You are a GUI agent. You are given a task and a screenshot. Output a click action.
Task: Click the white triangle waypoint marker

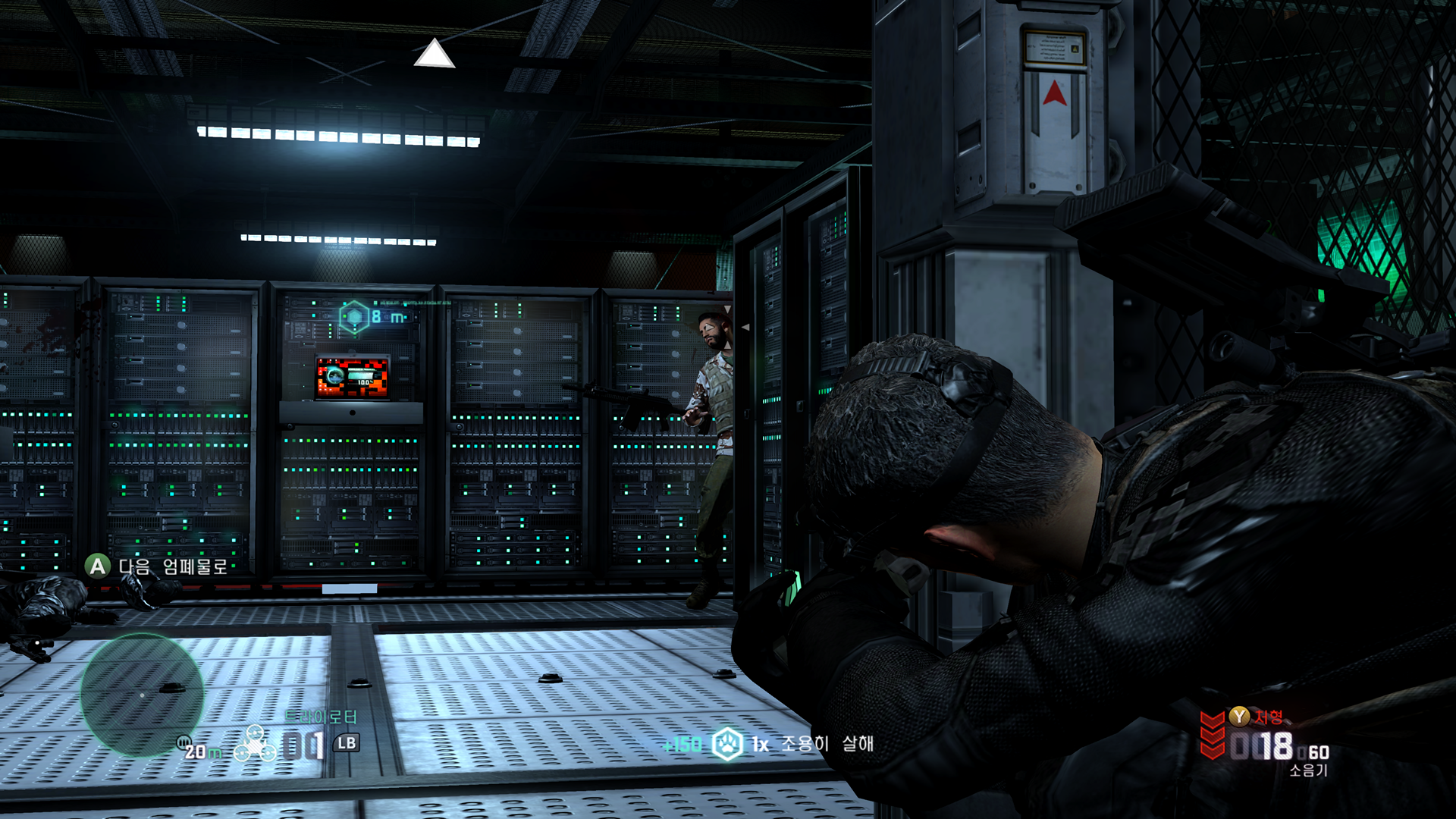[x=434, y=54]
